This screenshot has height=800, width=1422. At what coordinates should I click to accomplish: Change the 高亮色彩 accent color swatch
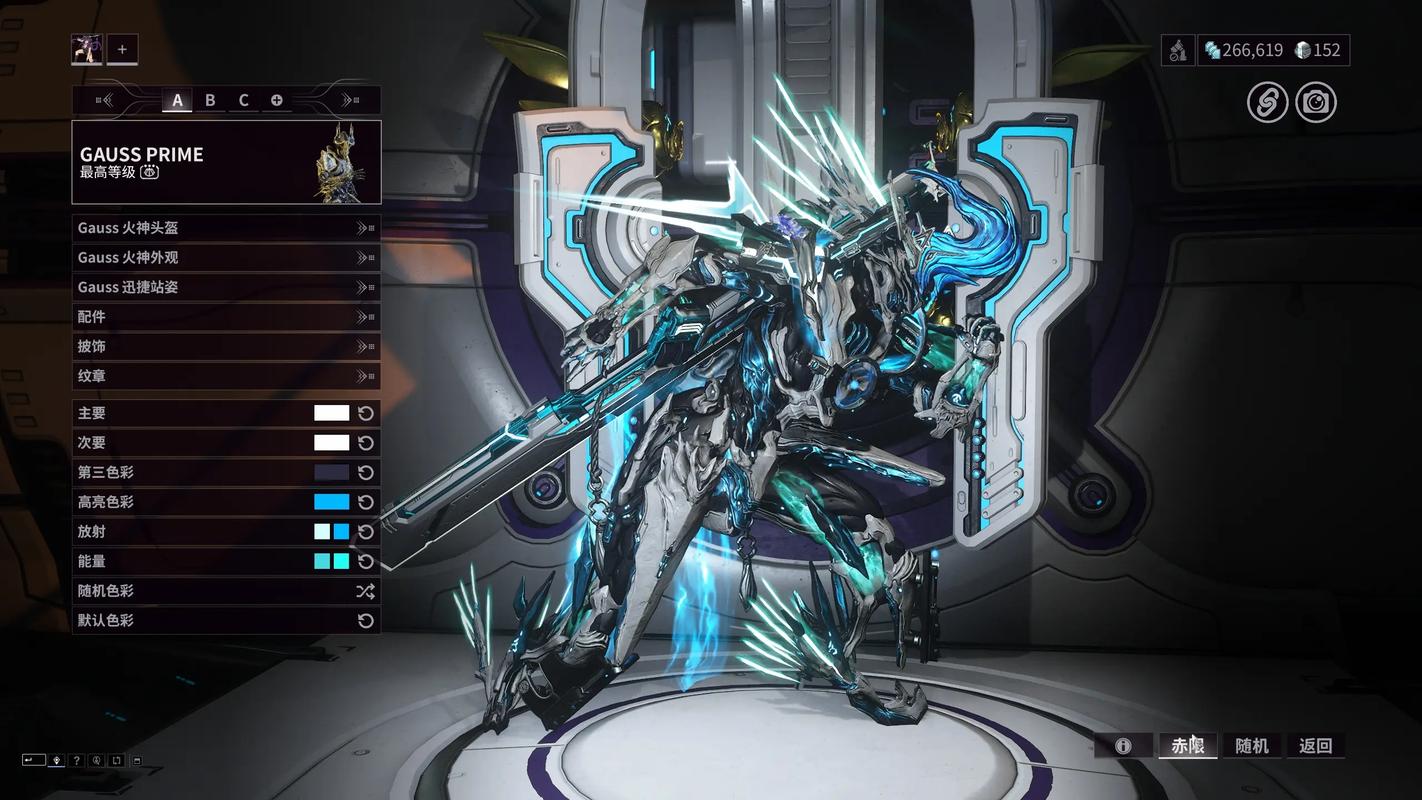tap(331, 502)
